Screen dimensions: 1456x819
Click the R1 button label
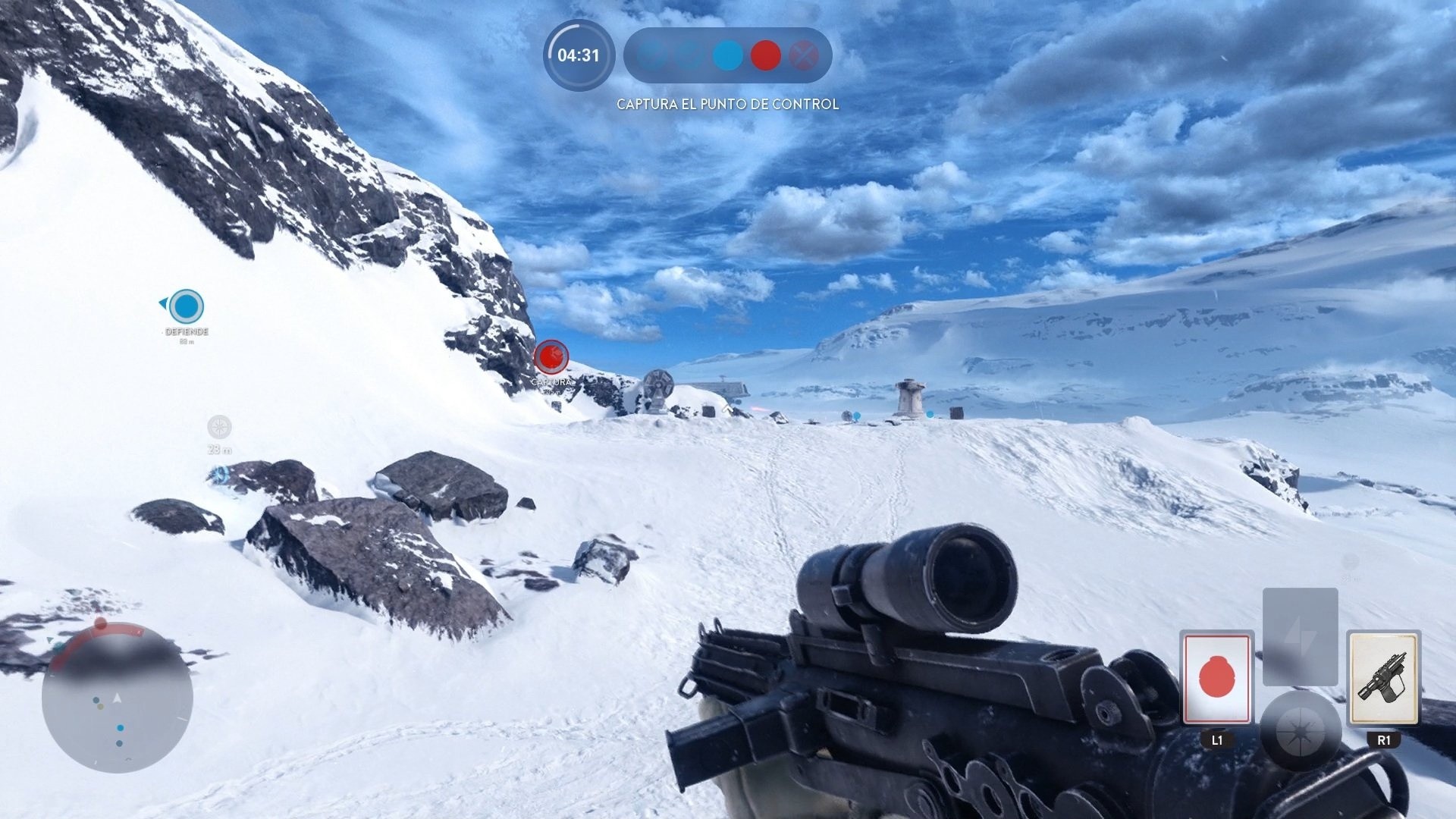click(1385, 741)
